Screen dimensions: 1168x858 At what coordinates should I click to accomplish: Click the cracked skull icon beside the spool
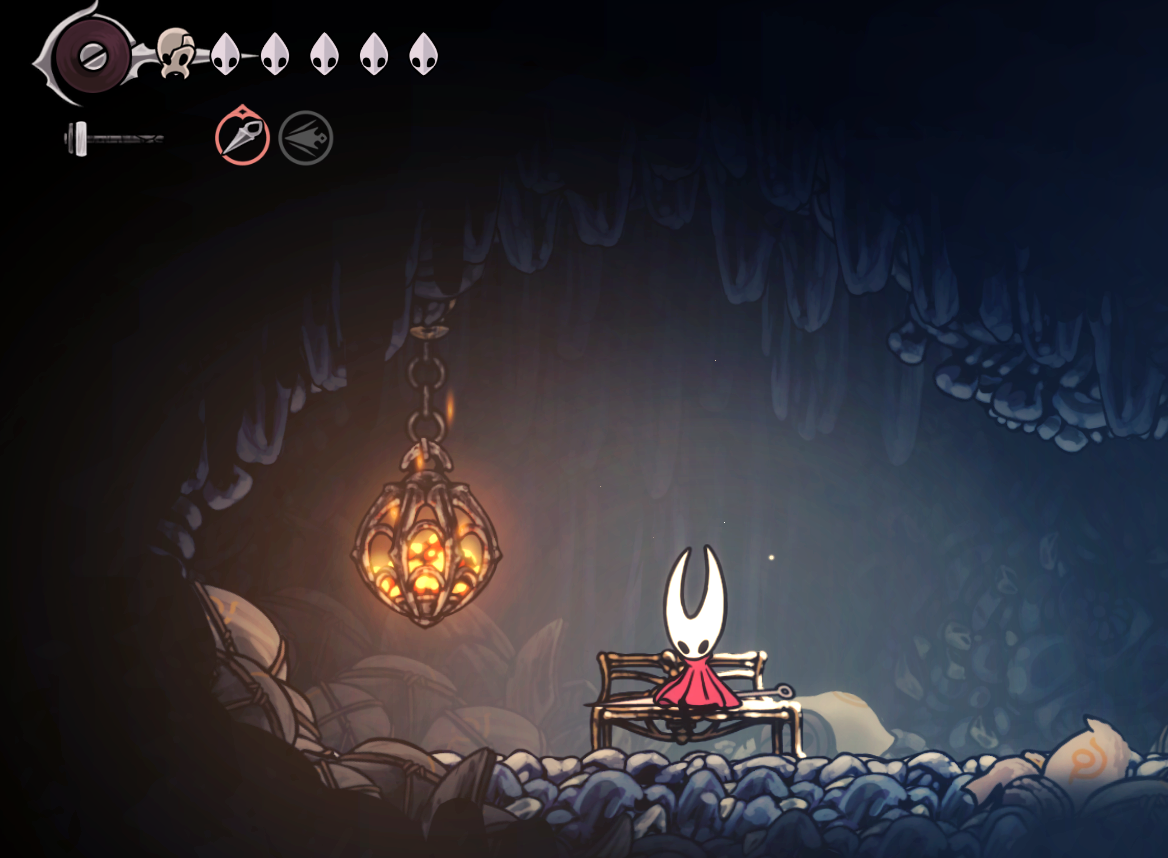176,52
